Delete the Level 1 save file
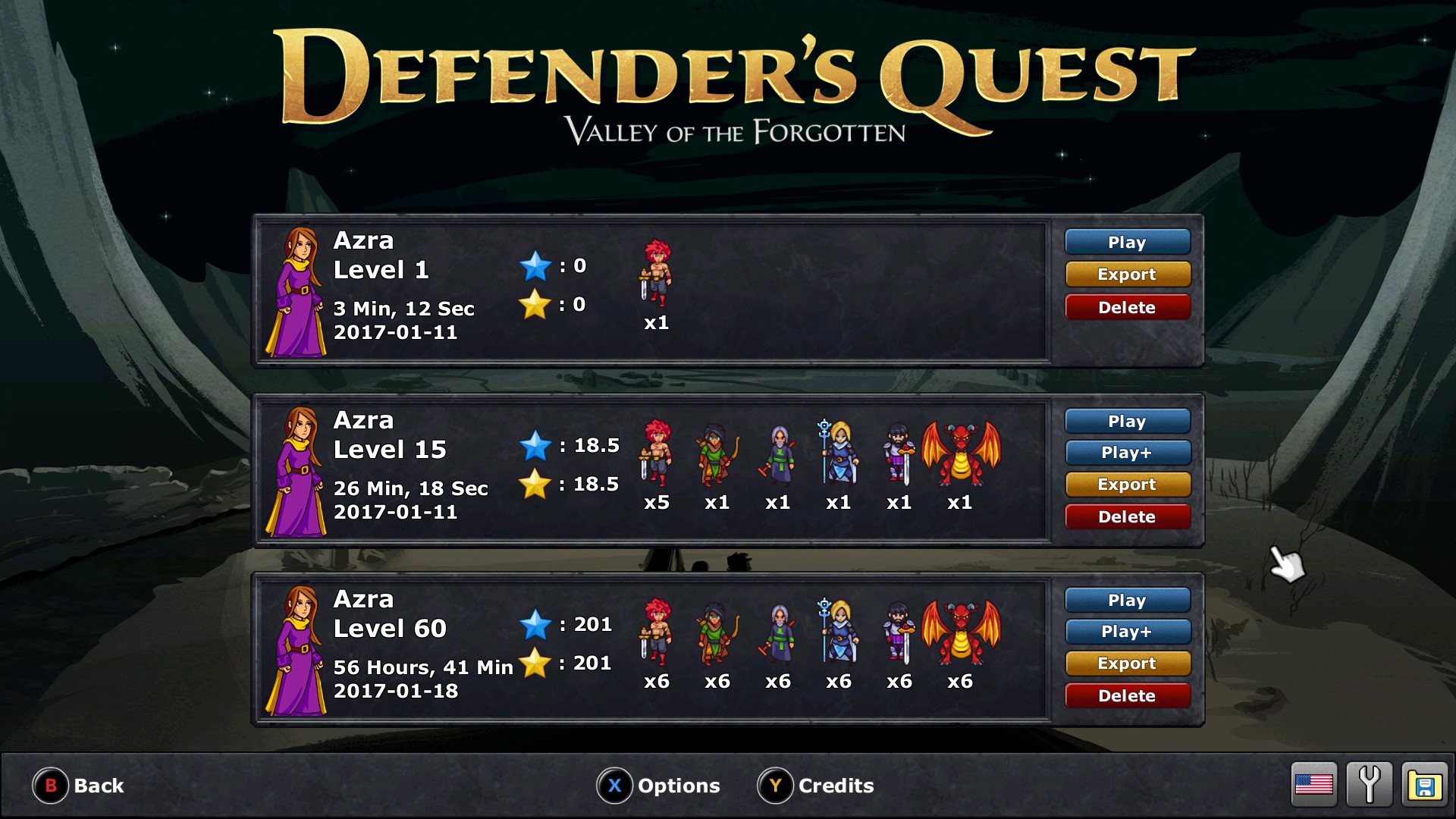The width and height of the screenshot is (1456, 819). point(1127,307)
